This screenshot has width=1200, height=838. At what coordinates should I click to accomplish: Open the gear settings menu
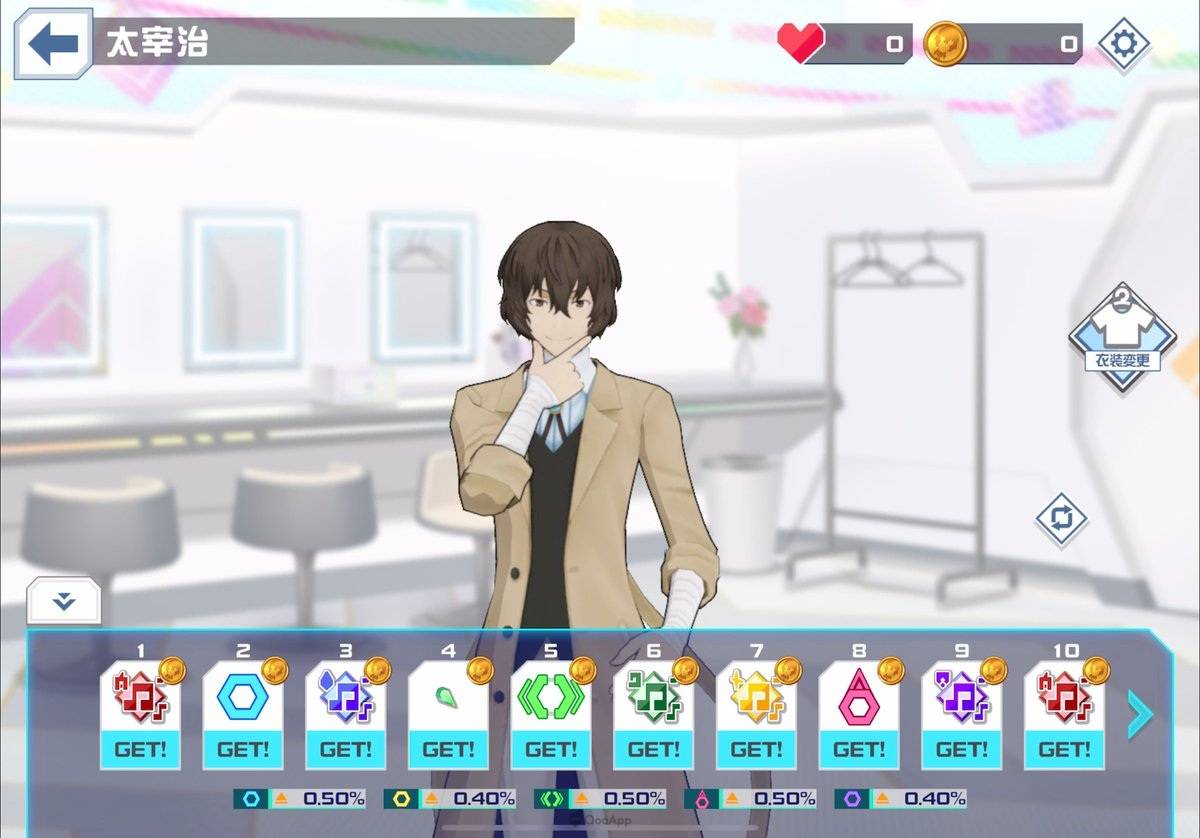(1123, 44)
